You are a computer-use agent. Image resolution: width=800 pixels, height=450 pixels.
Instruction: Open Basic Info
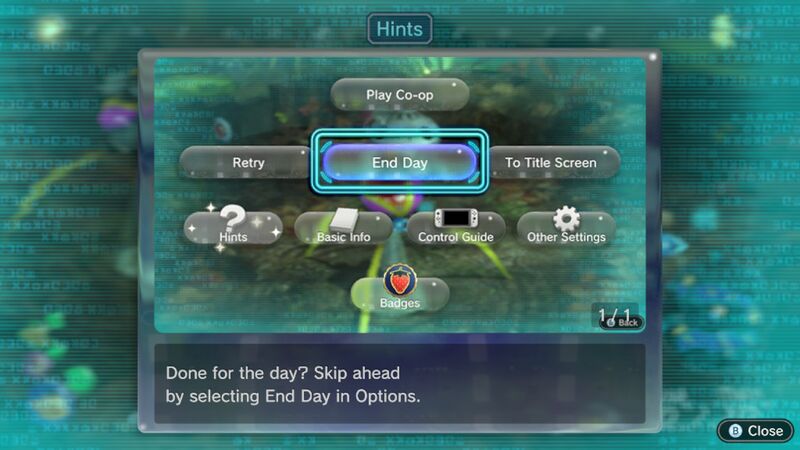tap(343, 229)
